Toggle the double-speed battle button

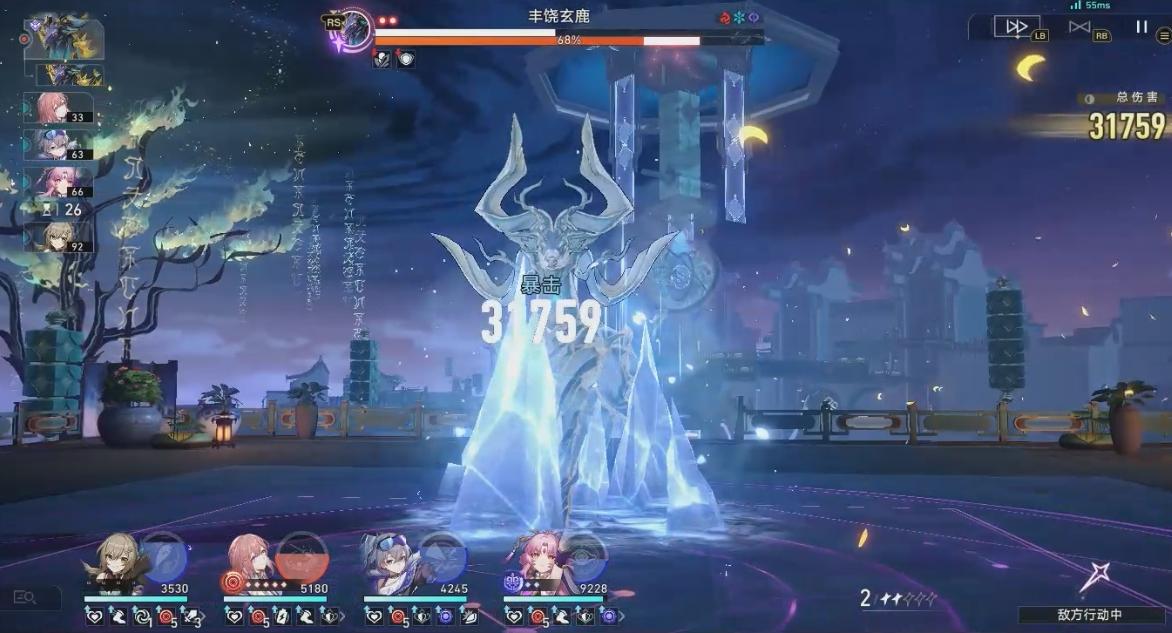point(1015,27)
